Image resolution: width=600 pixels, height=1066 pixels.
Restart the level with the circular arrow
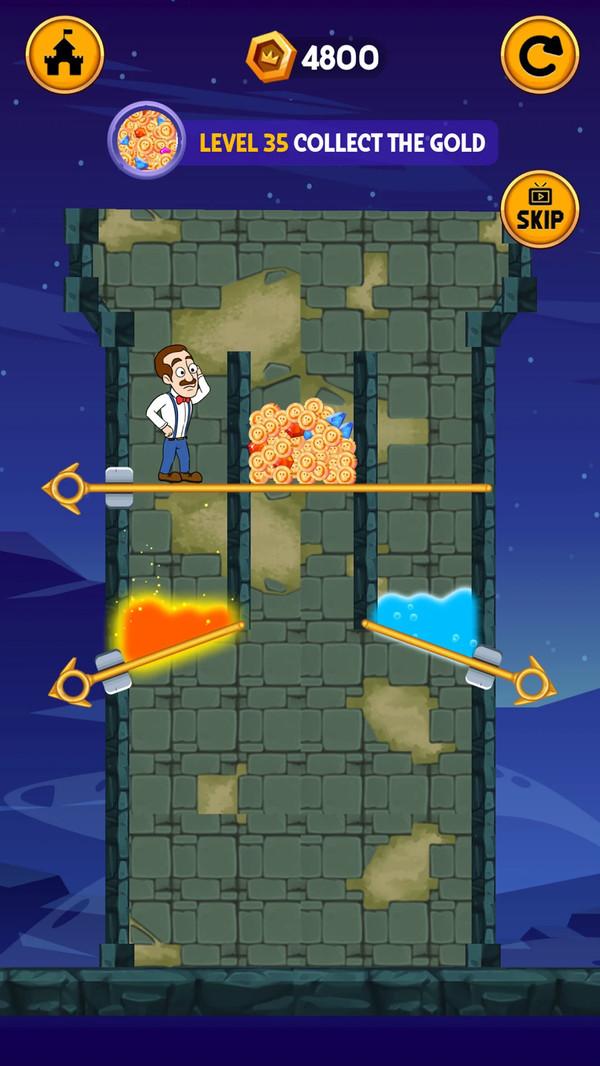(539, 55)
